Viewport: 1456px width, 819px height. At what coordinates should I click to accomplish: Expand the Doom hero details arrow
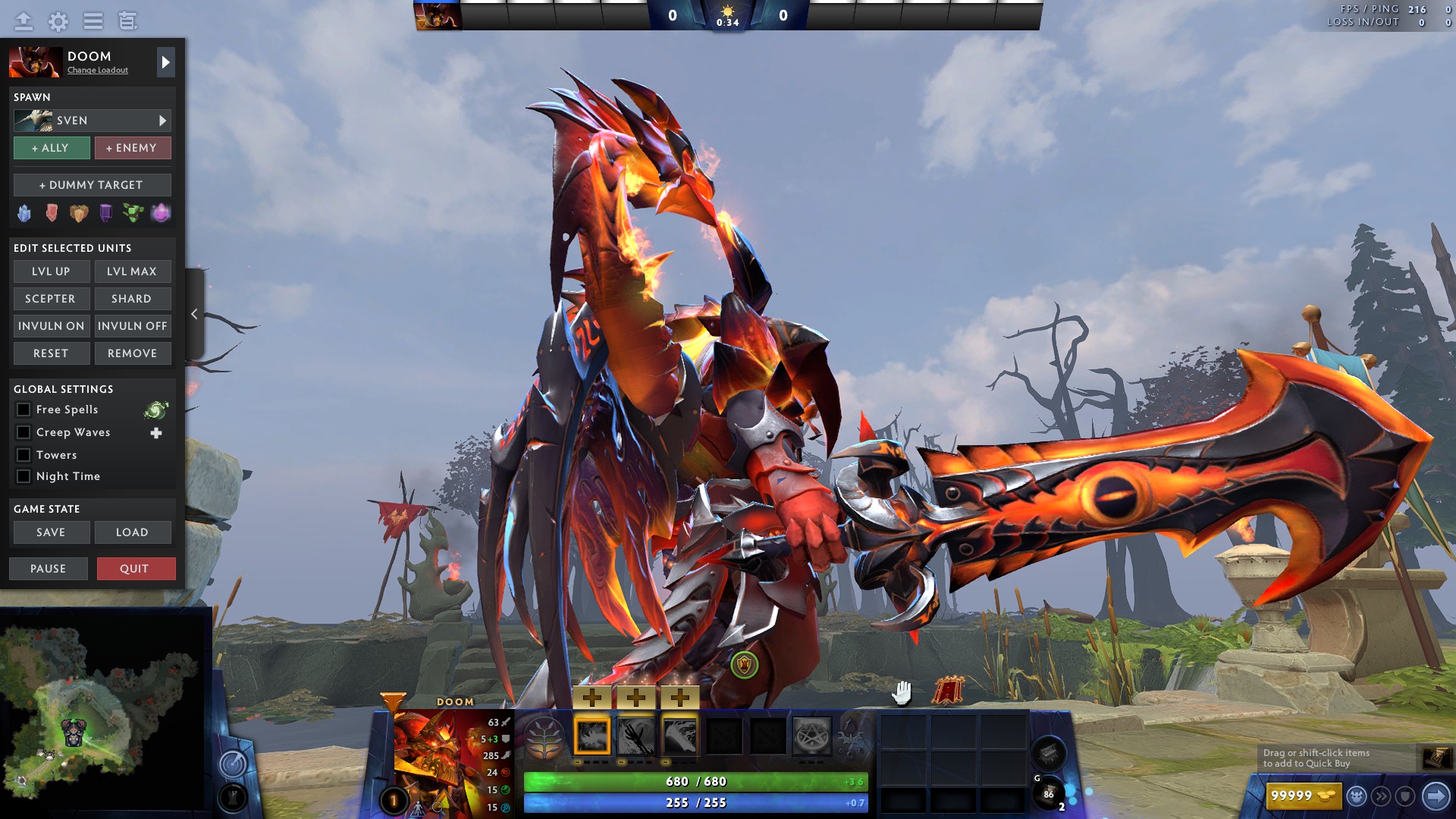point(165,62)
